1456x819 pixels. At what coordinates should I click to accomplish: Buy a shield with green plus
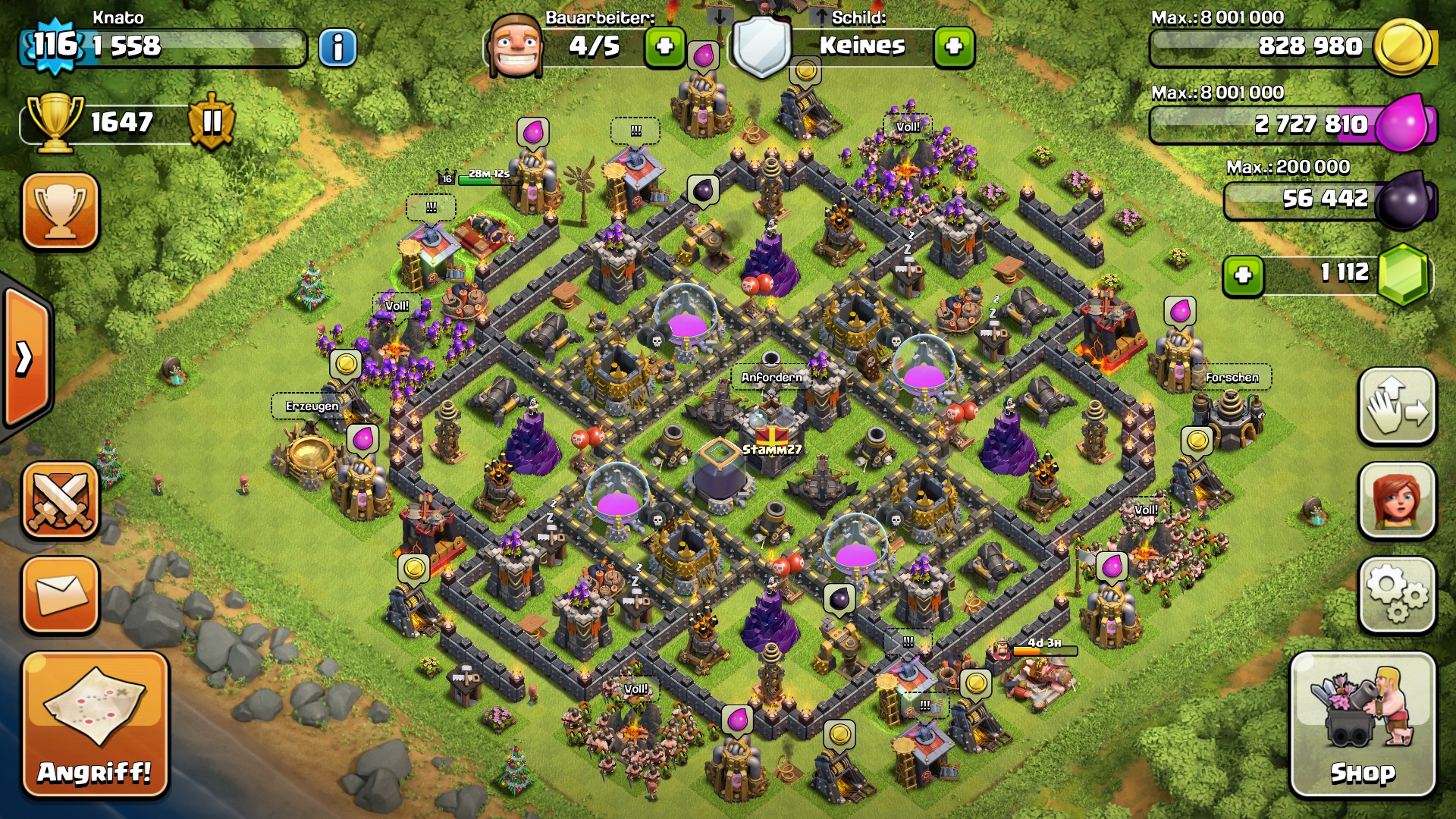pos(954,47)
